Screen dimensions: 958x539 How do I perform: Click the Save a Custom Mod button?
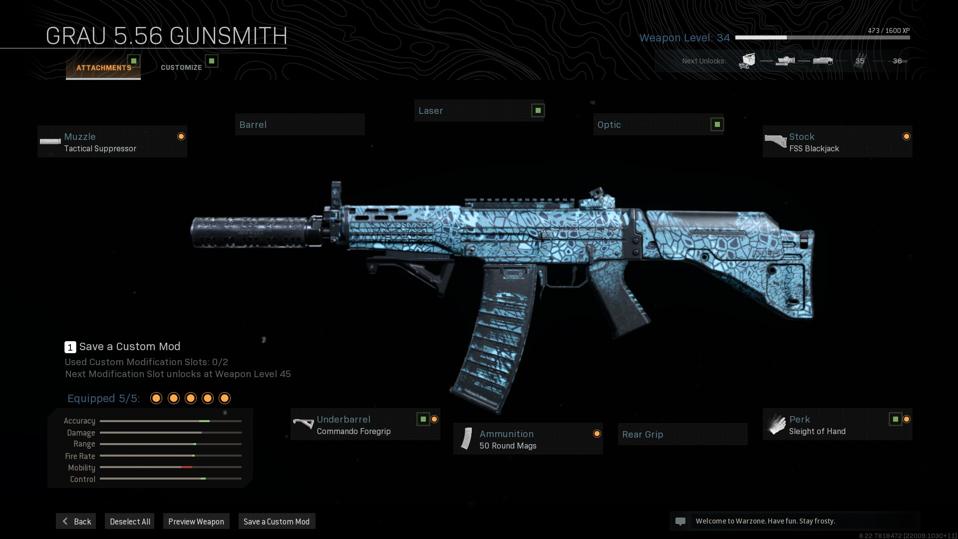tap(276, 521)
